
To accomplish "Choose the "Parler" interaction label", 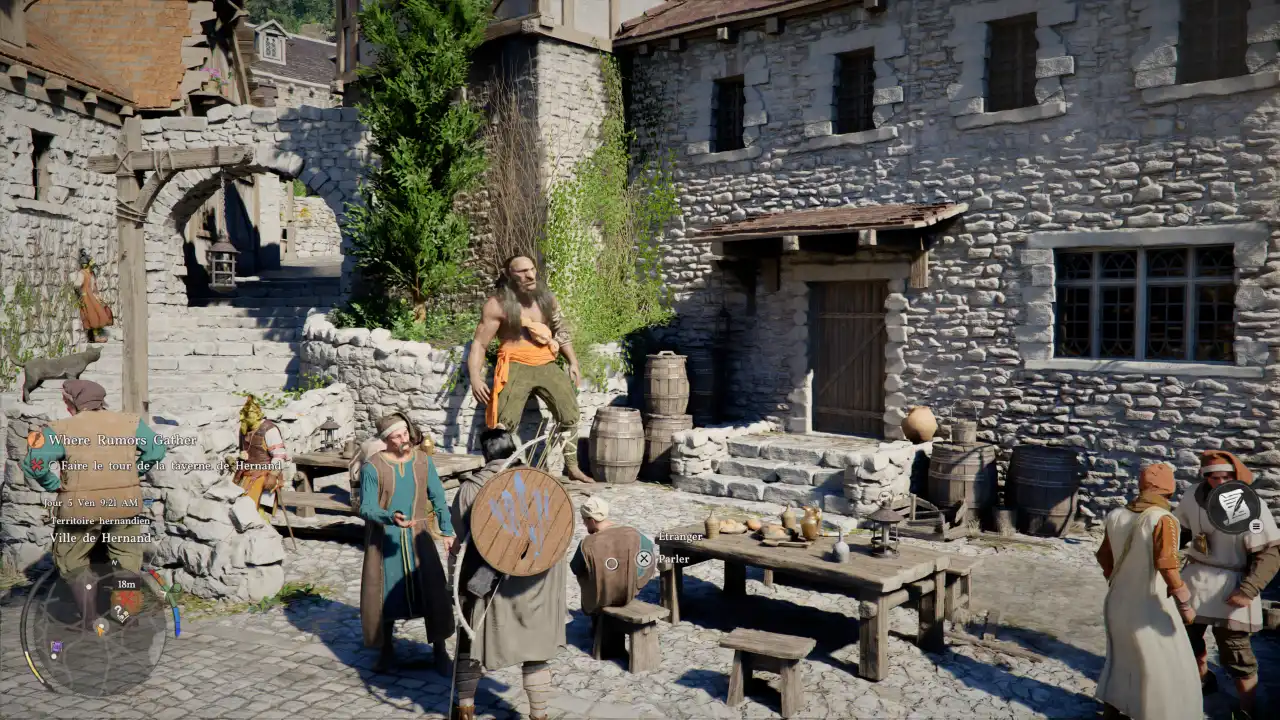I will [x=673, y=559].
